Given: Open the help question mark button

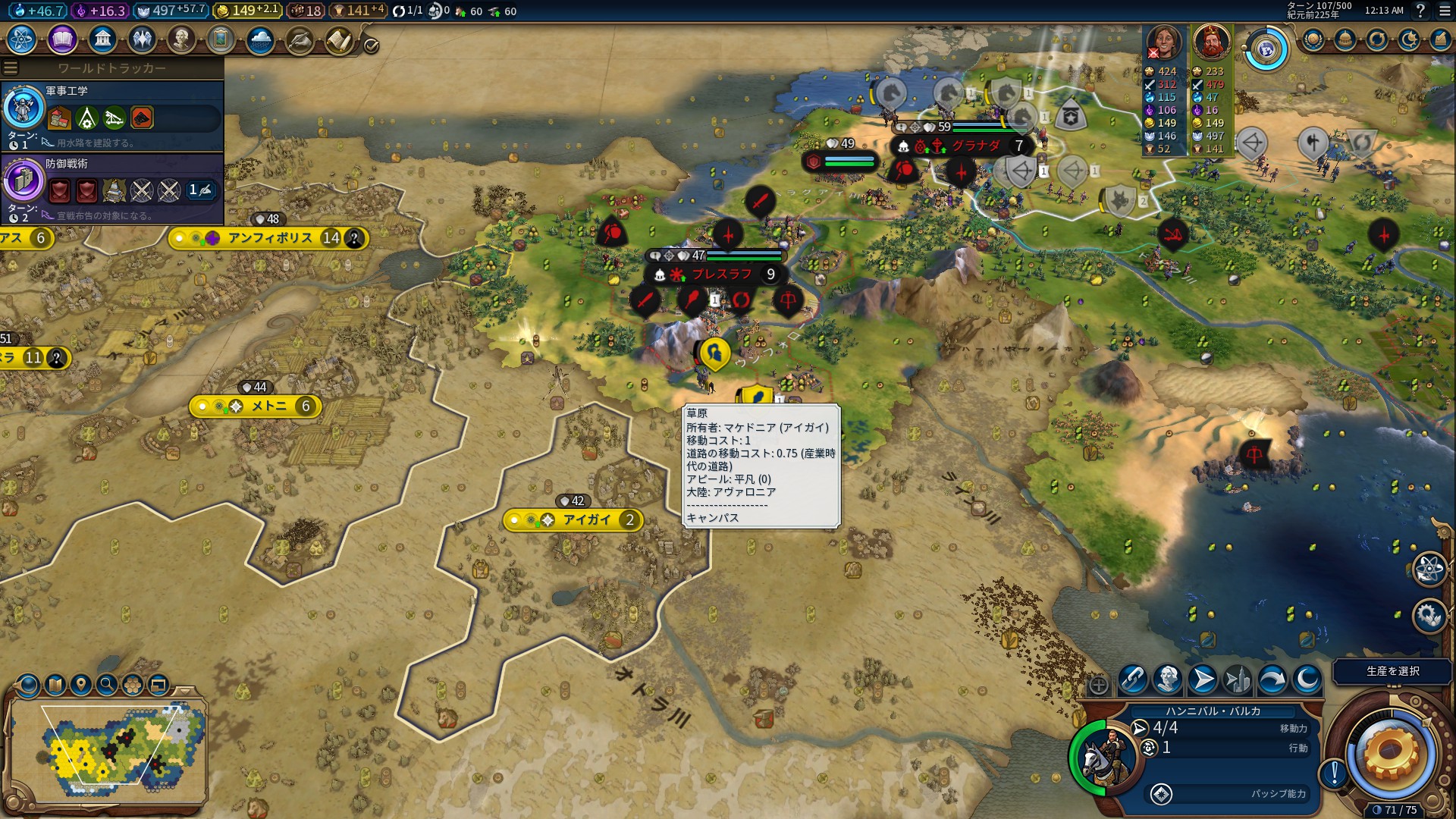Looking at the screenshot, I should [1420, 11].
